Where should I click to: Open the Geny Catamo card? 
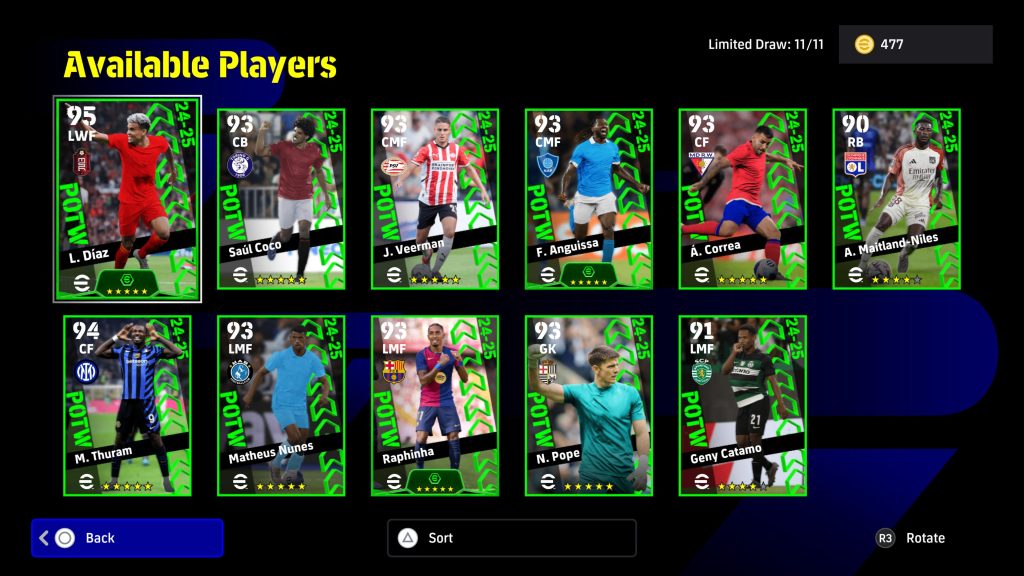pos(743,405)
